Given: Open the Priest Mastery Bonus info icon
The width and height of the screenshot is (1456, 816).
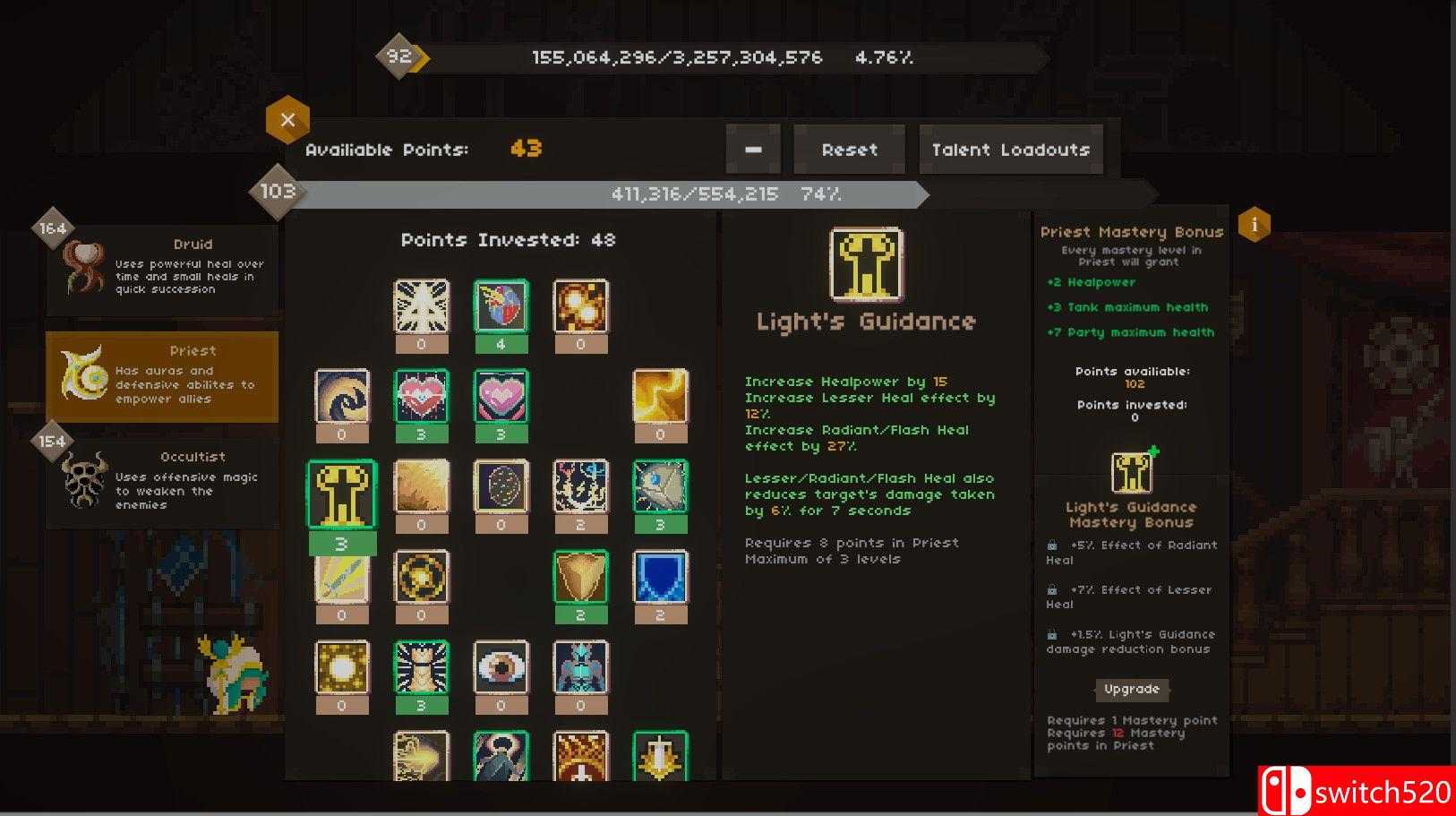Looking at the screenshot, I should click(1254, 225).
